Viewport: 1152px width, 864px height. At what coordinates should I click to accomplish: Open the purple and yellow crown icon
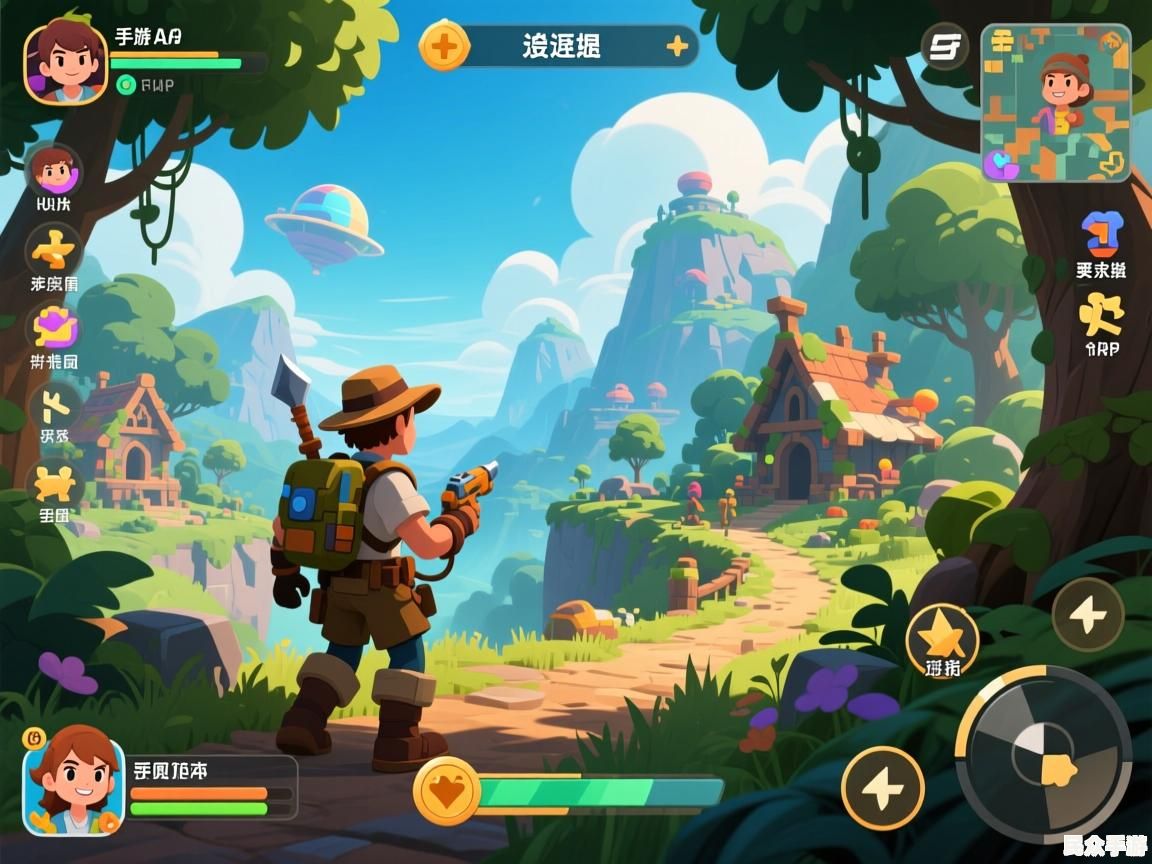point(54,328)
